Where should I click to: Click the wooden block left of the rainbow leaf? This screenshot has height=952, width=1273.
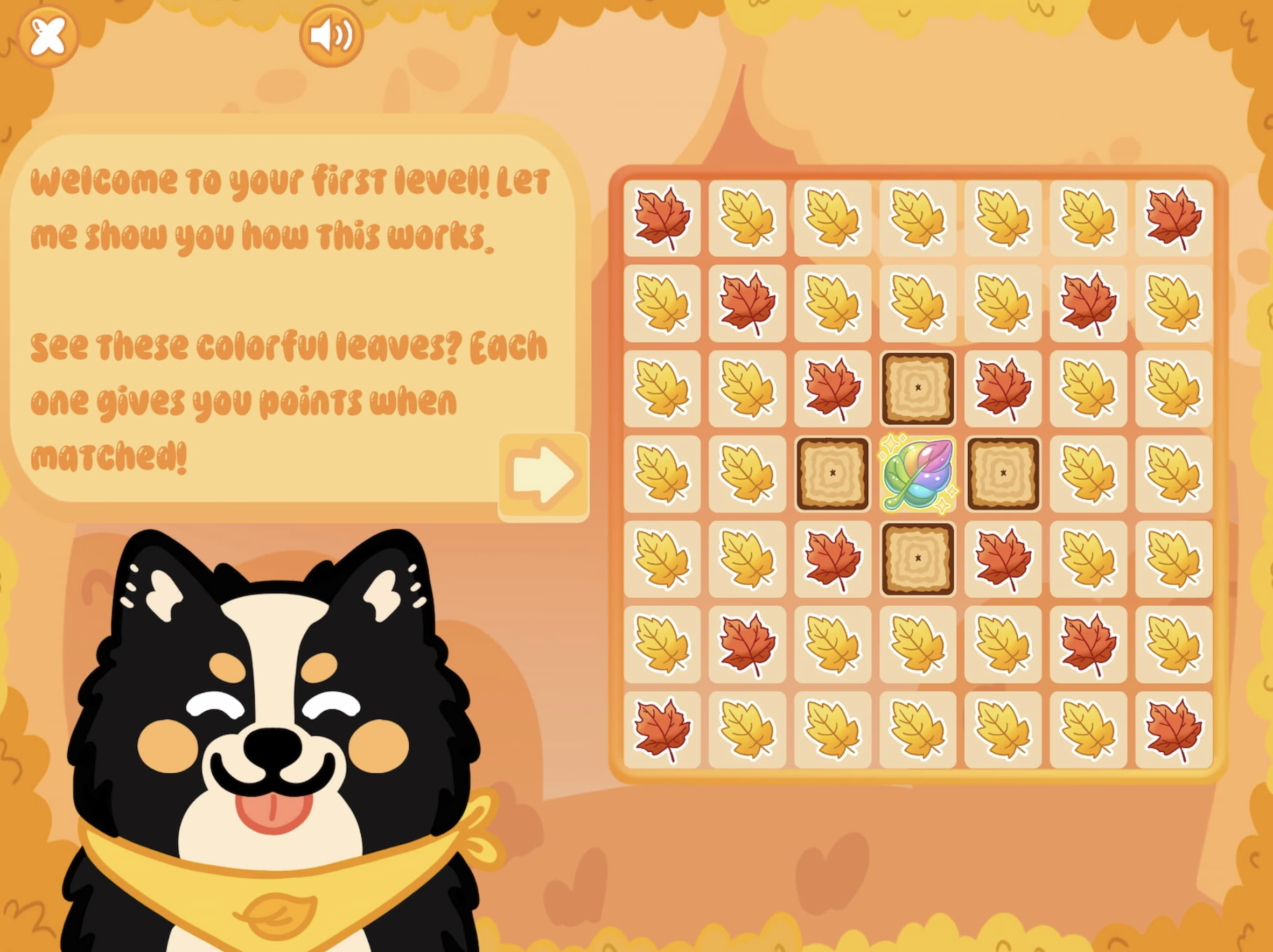833,474
